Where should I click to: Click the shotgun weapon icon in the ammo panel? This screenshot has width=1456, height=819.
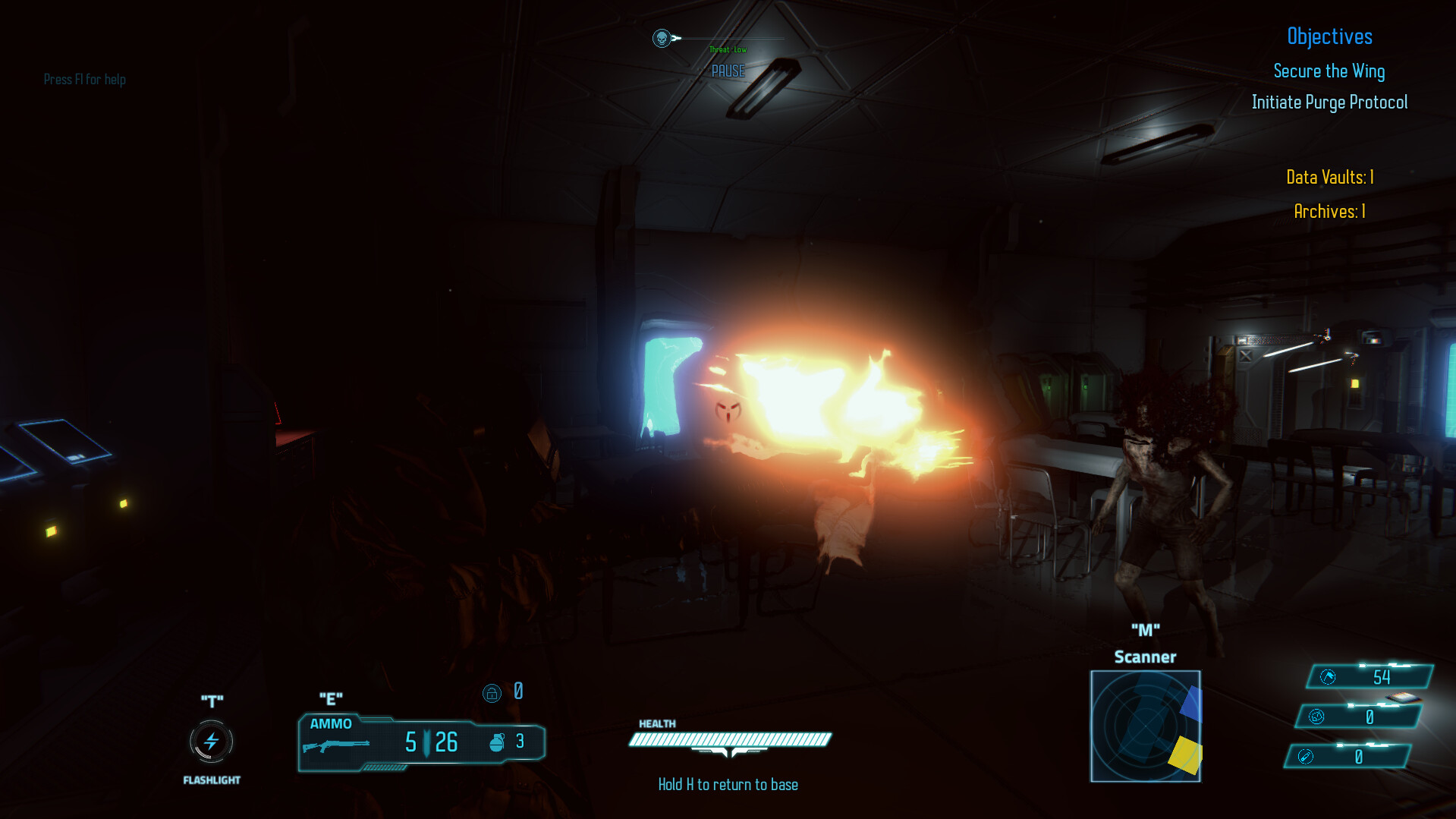pyautogui.click(x=337, y=745)
